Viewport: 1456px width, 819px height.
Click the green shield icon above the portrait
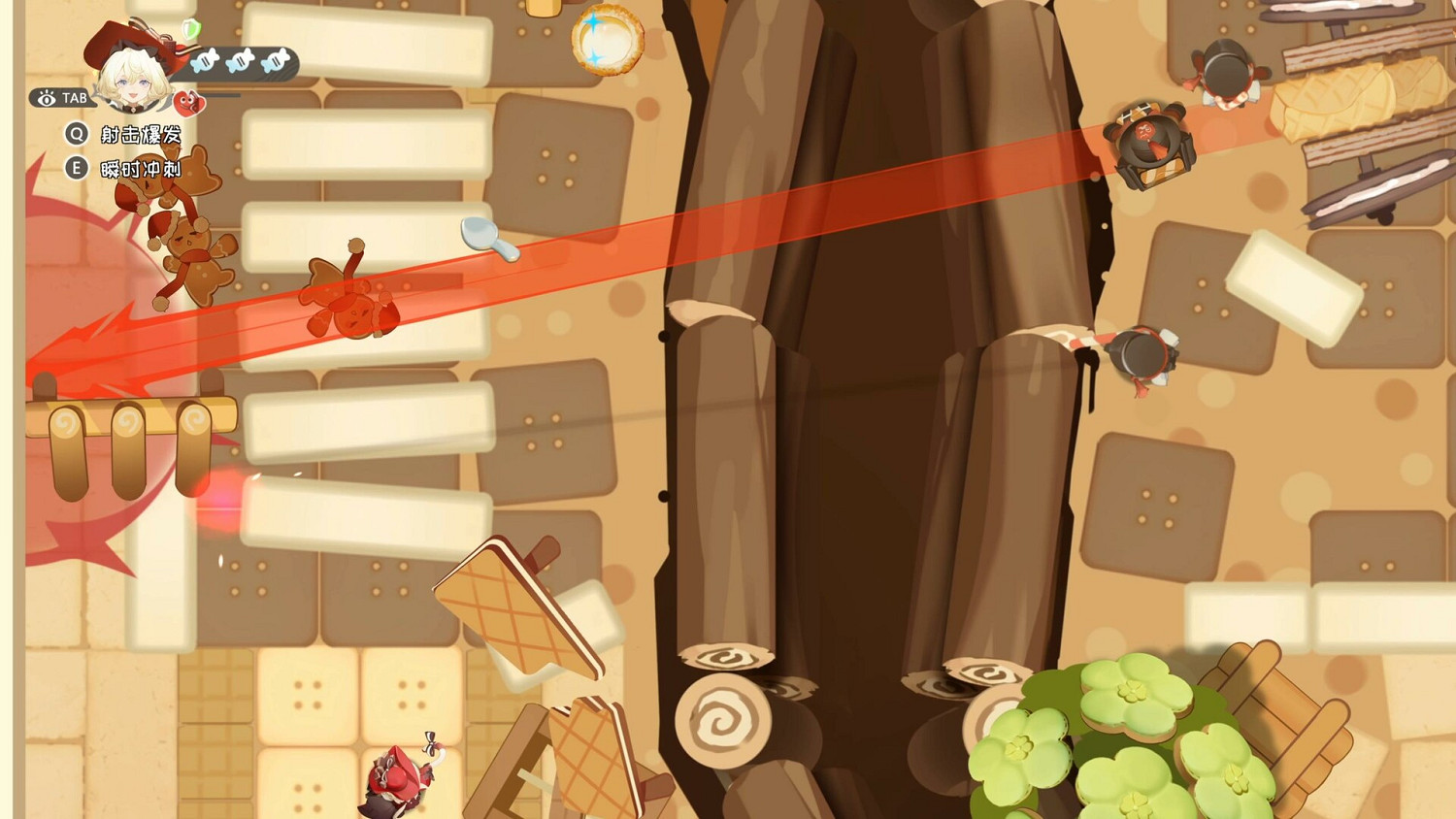tap(191, 30)
